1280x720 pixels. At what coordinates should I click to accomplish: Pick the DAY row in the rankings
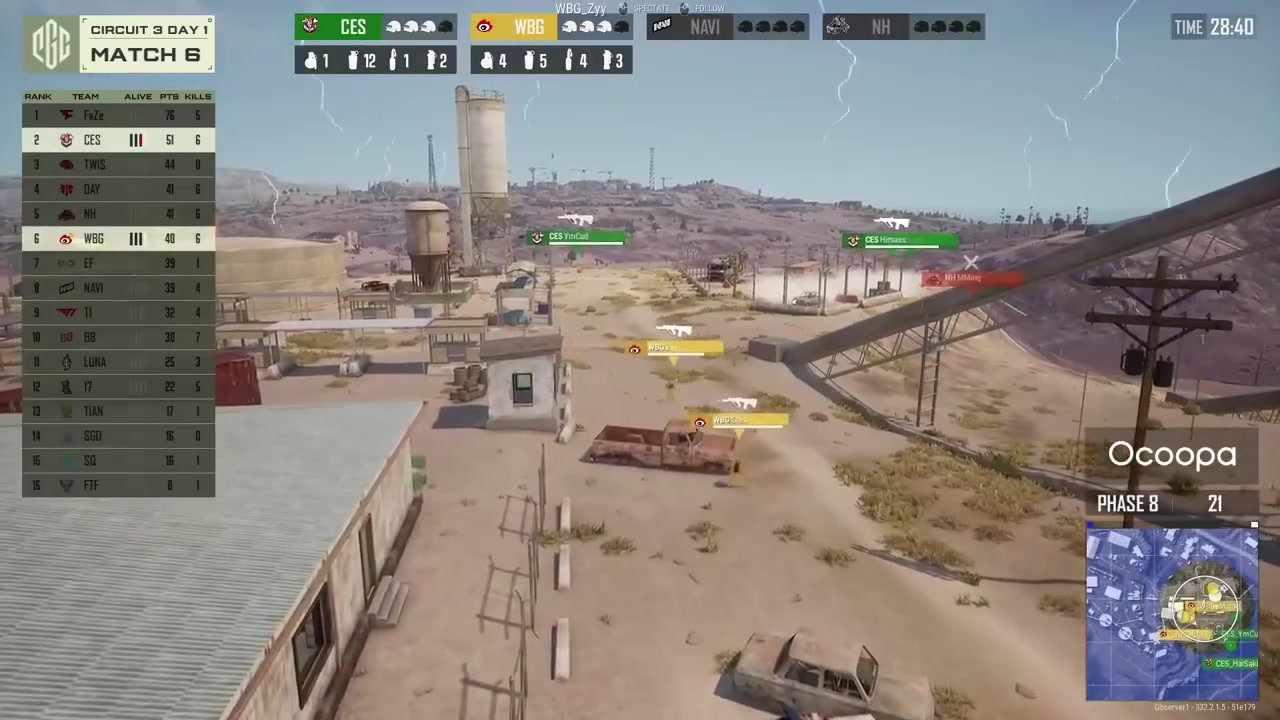(118, 189)
